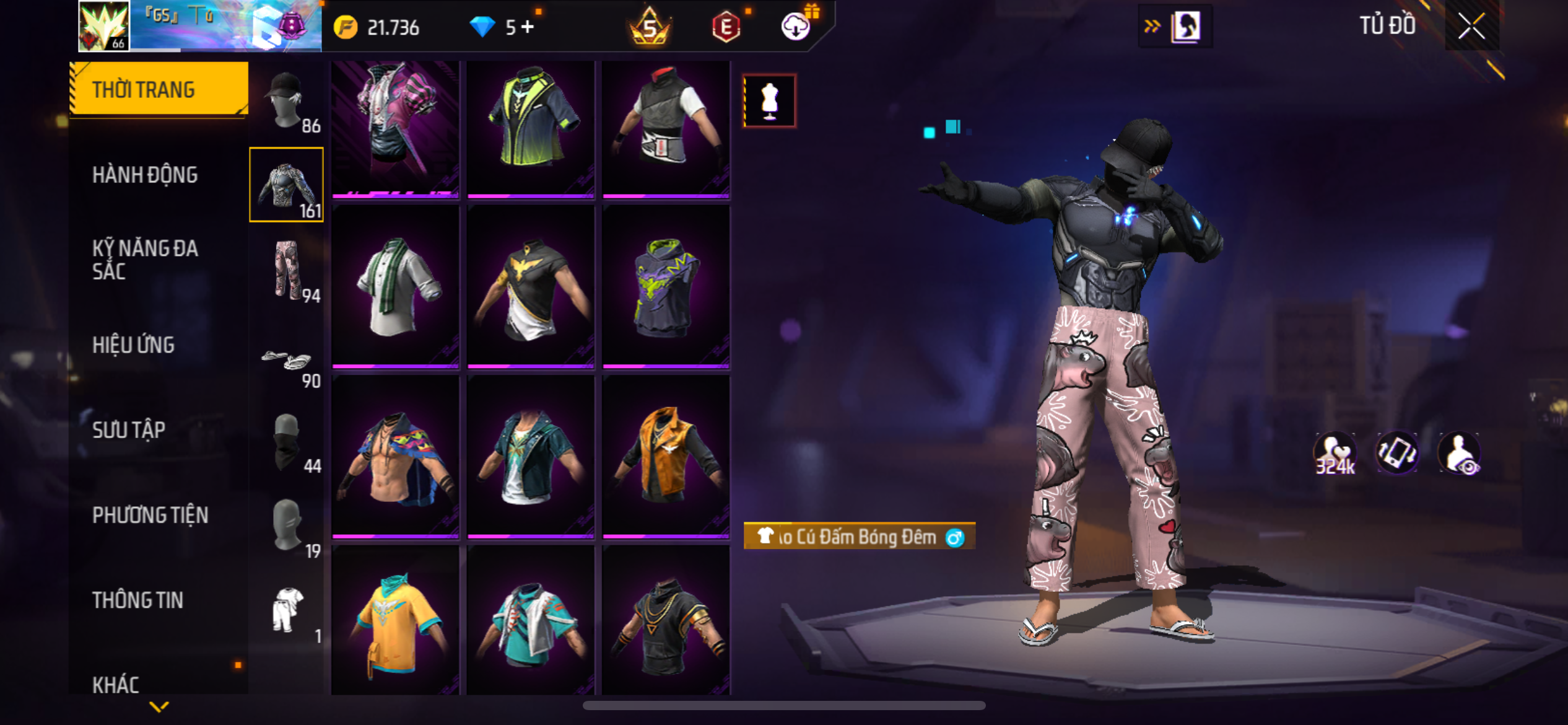Switch to the THỜI TRANG tab
Viewport: 1568px width, 725px height.
coord(159,90)
